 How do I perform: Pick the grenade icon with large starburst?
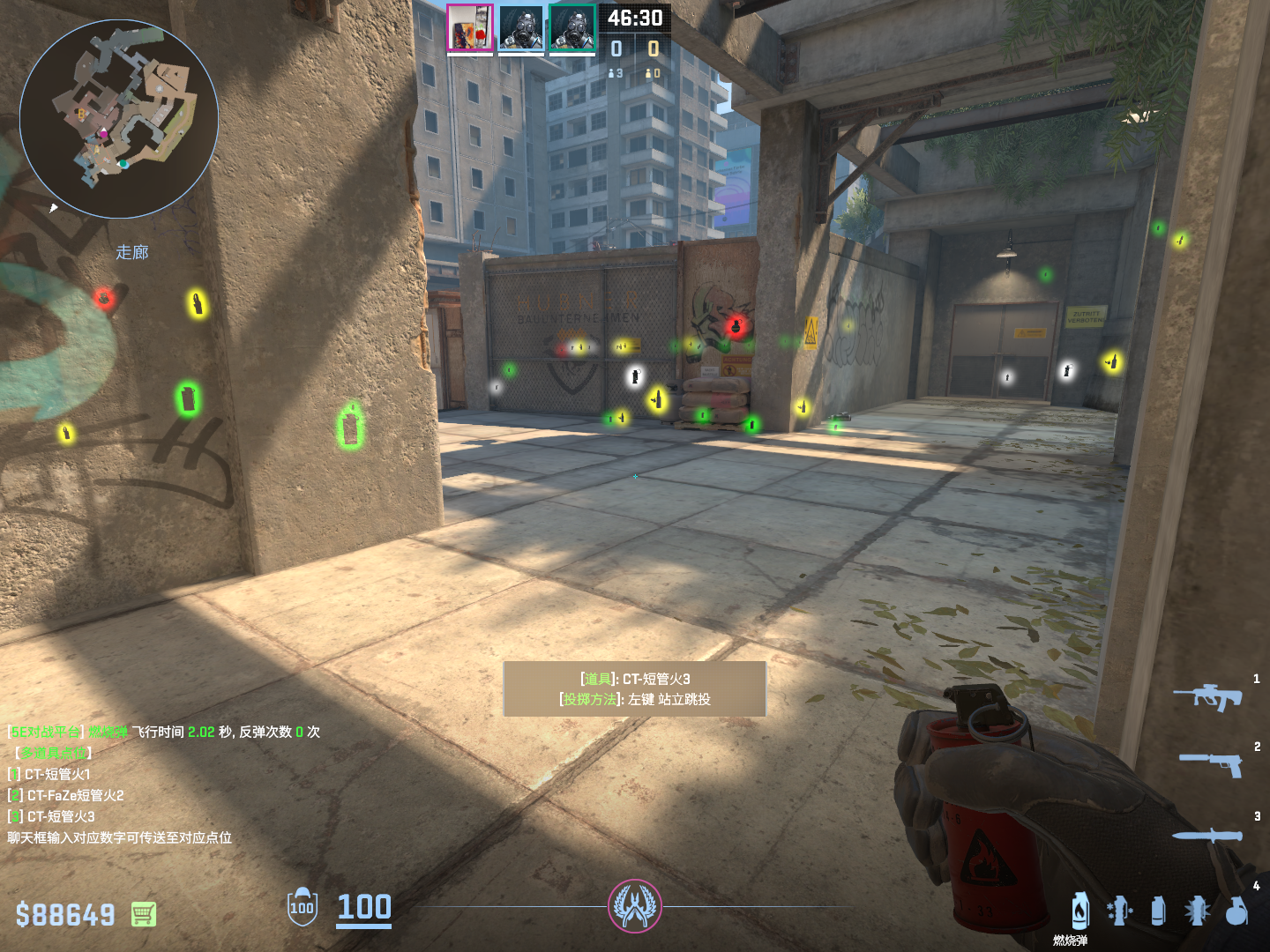point(1197,911)
